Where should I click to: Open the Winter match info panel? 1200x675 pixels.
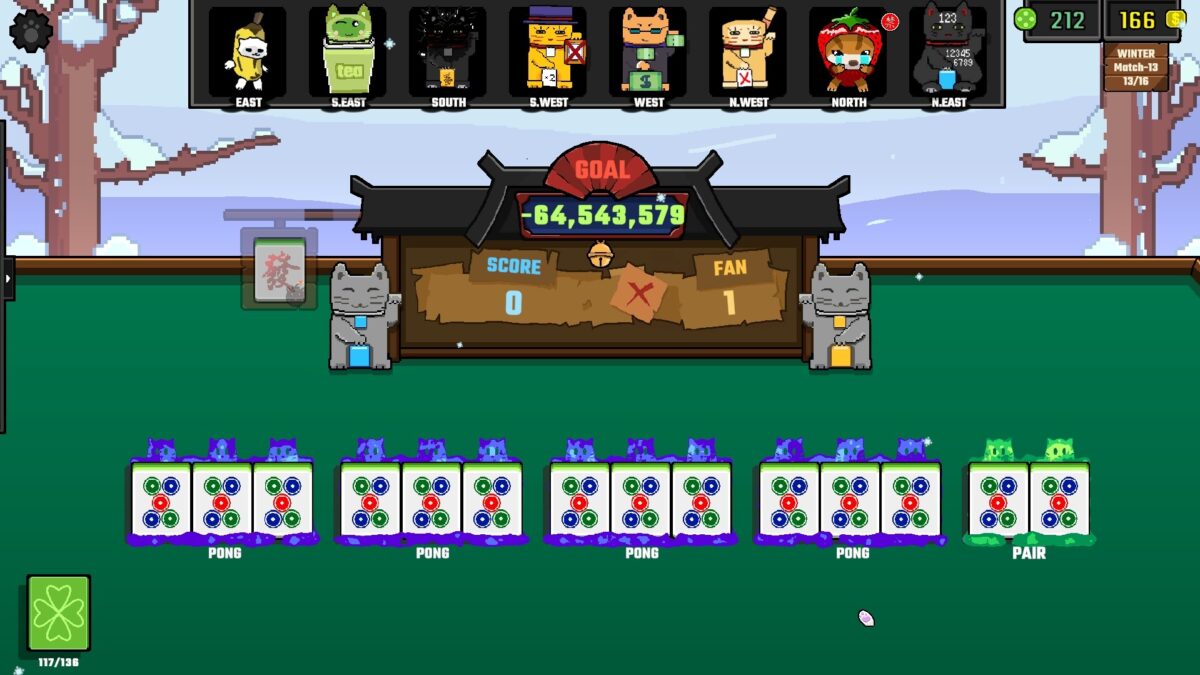point(1135,66)
